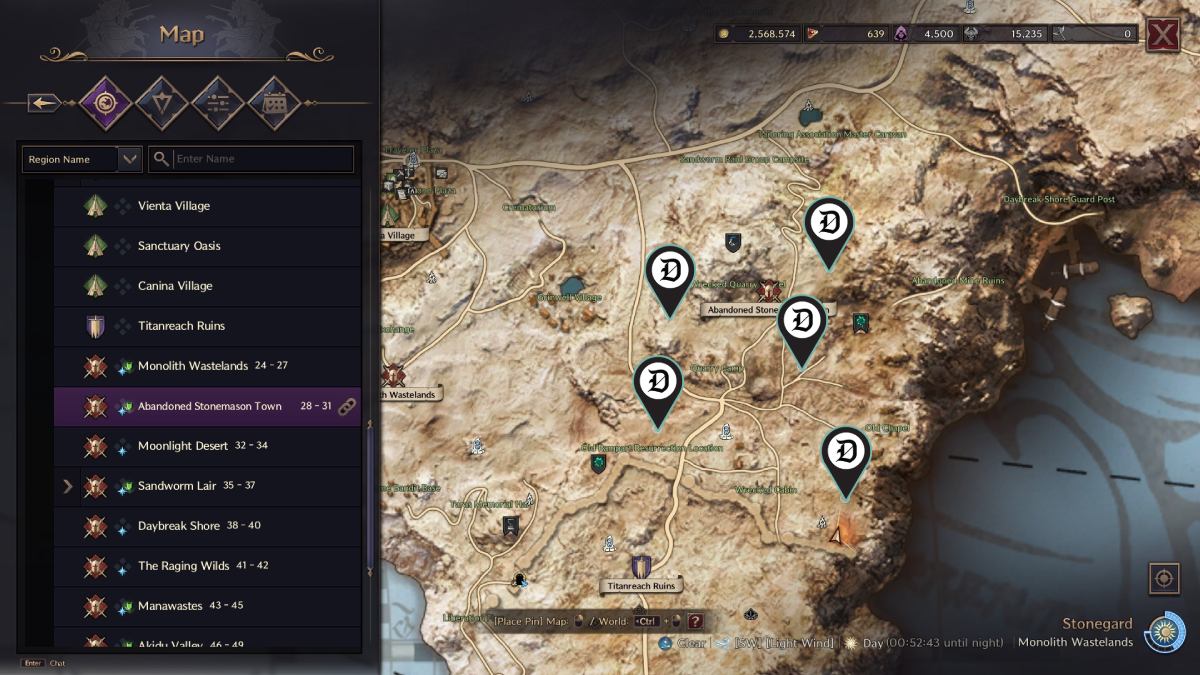
Task: Close the map with the red X
Action: tap(1162, 33)
